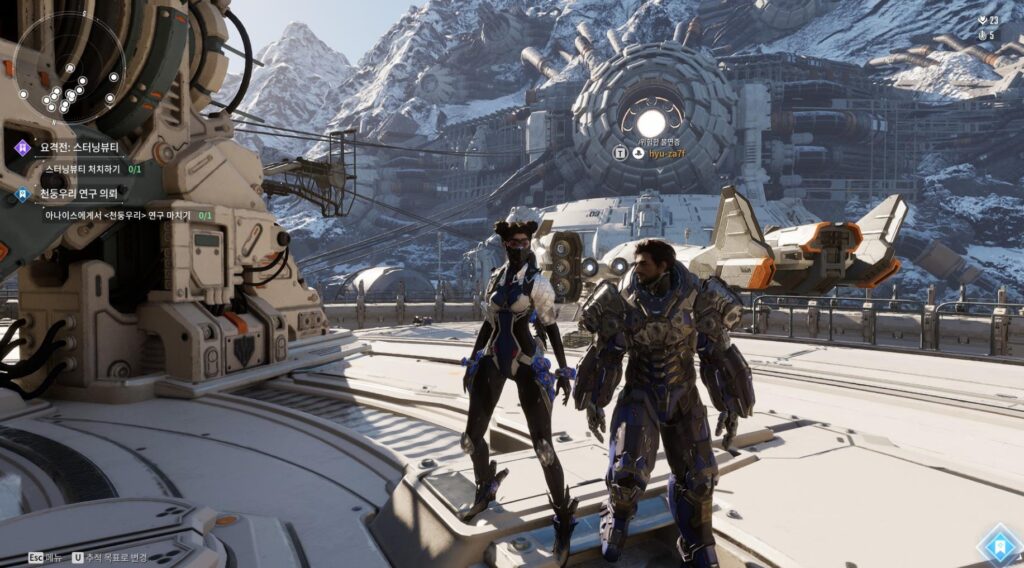The image size is (1024, 568).
Task: Select the hyu-za7f player nameplate
Action: point(669,153)
